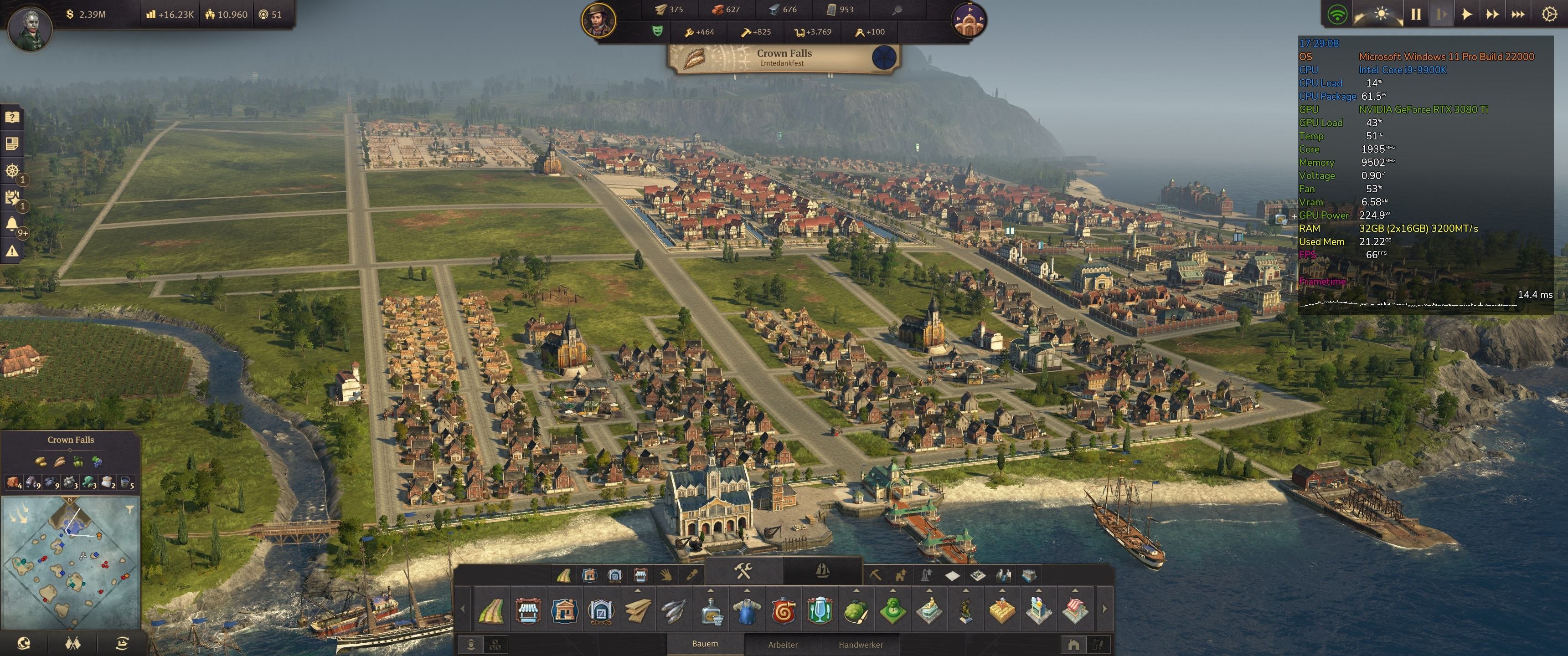Open the gear options menu
Viewport: 1568px width, 656px height.
pos(1549,14)
